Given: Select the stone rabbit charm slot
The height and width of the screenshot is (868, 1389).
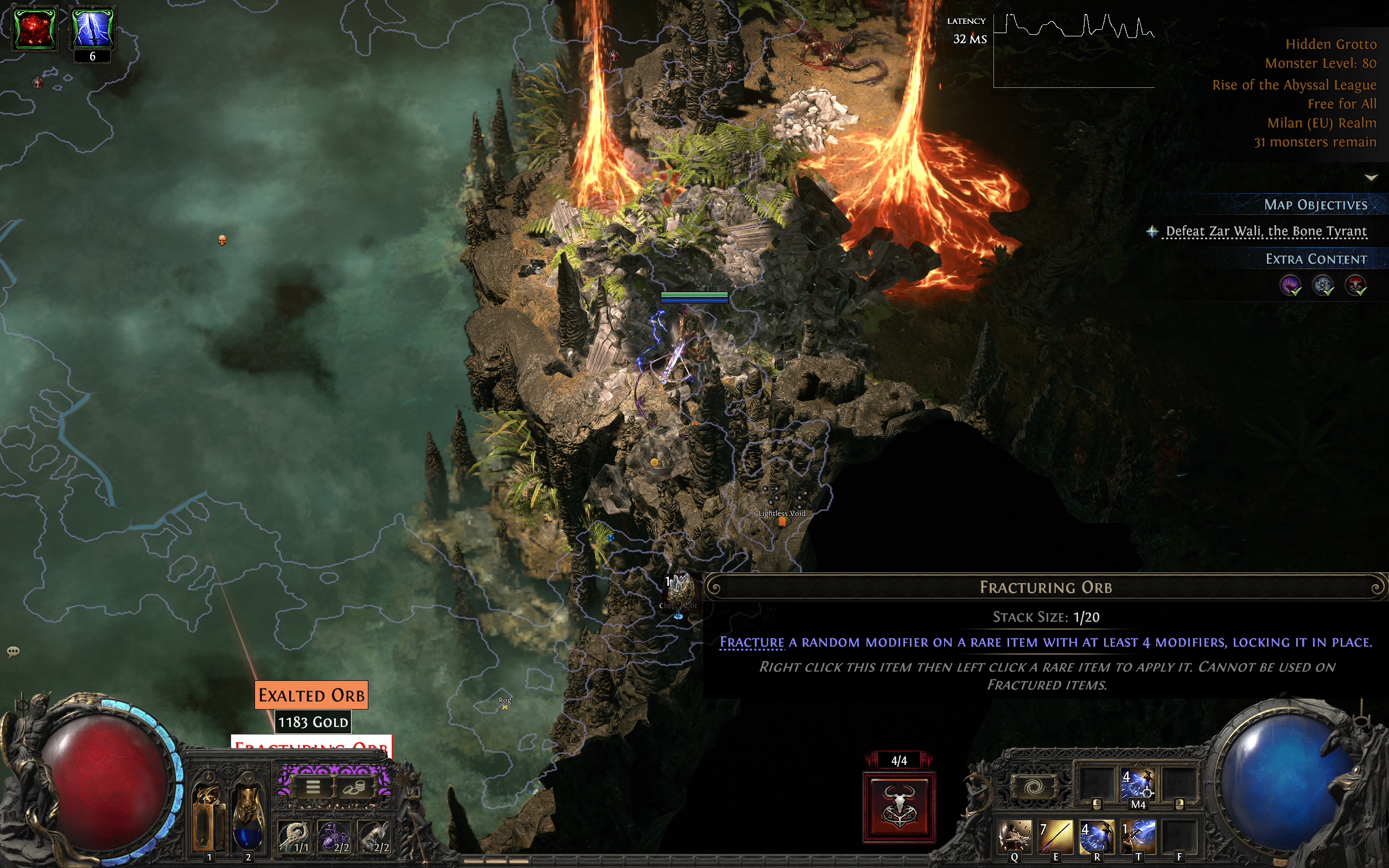Looking at the screenshot, I should 374,836.
